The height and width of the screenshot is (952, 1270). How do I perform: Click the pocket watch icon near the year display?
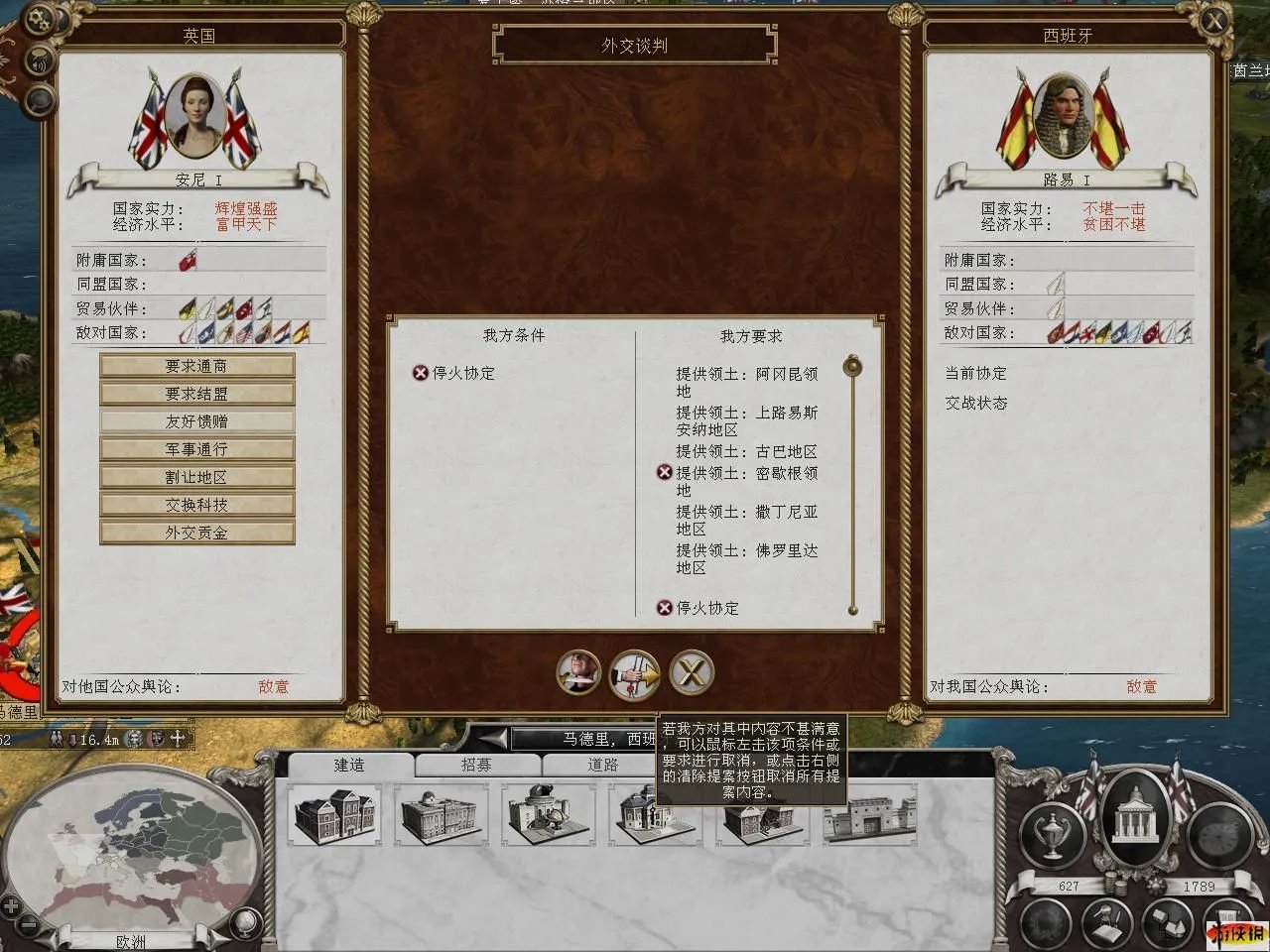(1218, 836)
